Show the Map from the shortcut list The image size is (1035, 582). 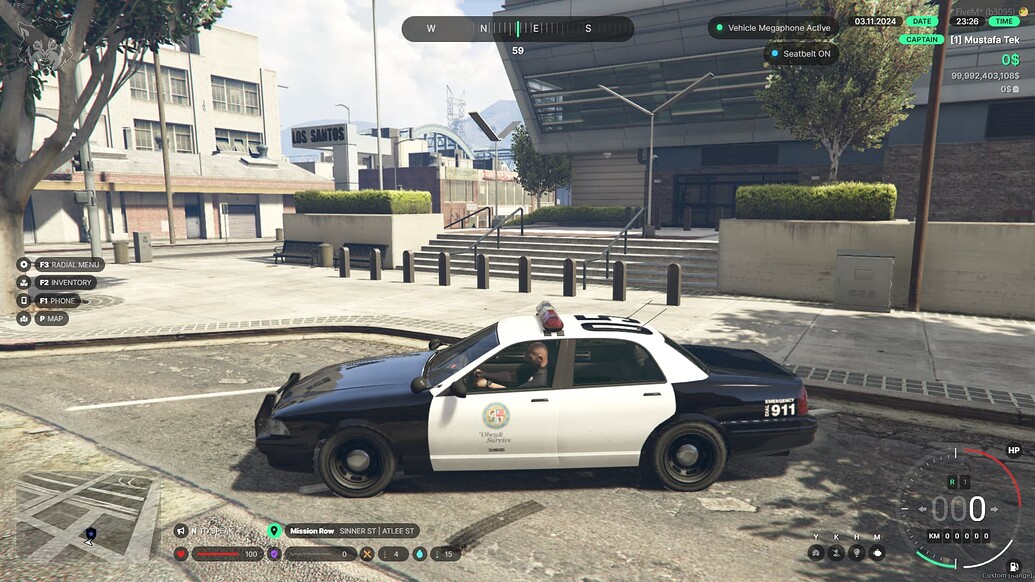click(x=24, y=318)
